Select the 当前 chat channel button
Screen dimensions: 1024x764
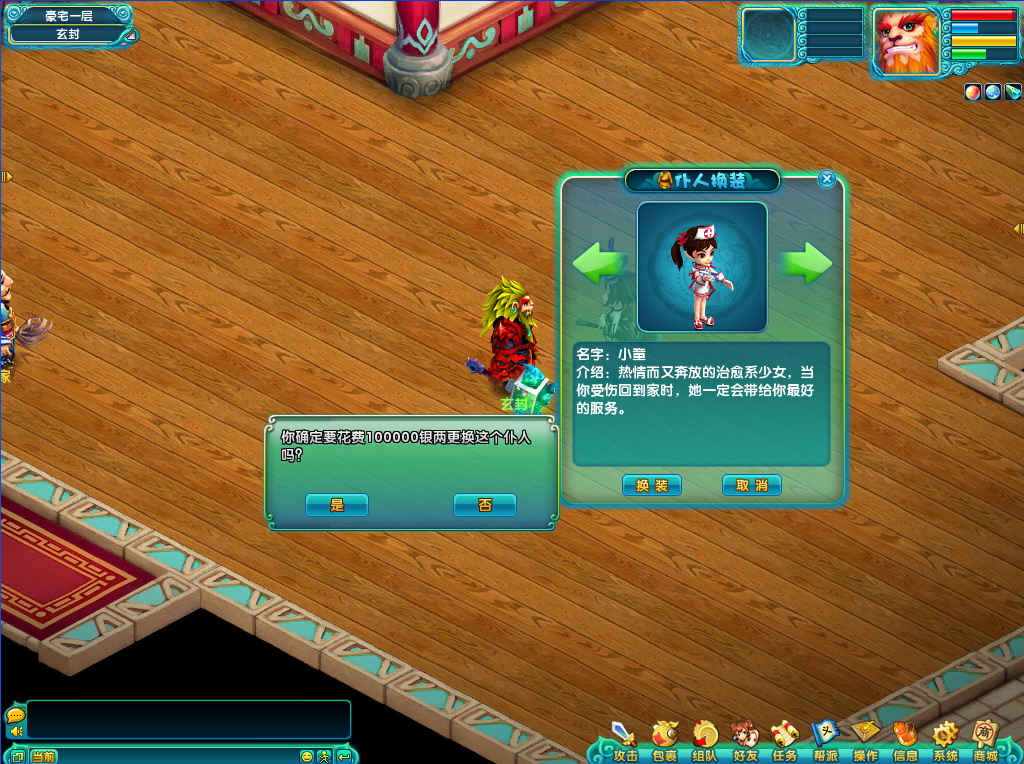pyautogui.click(x=43, y=756)
